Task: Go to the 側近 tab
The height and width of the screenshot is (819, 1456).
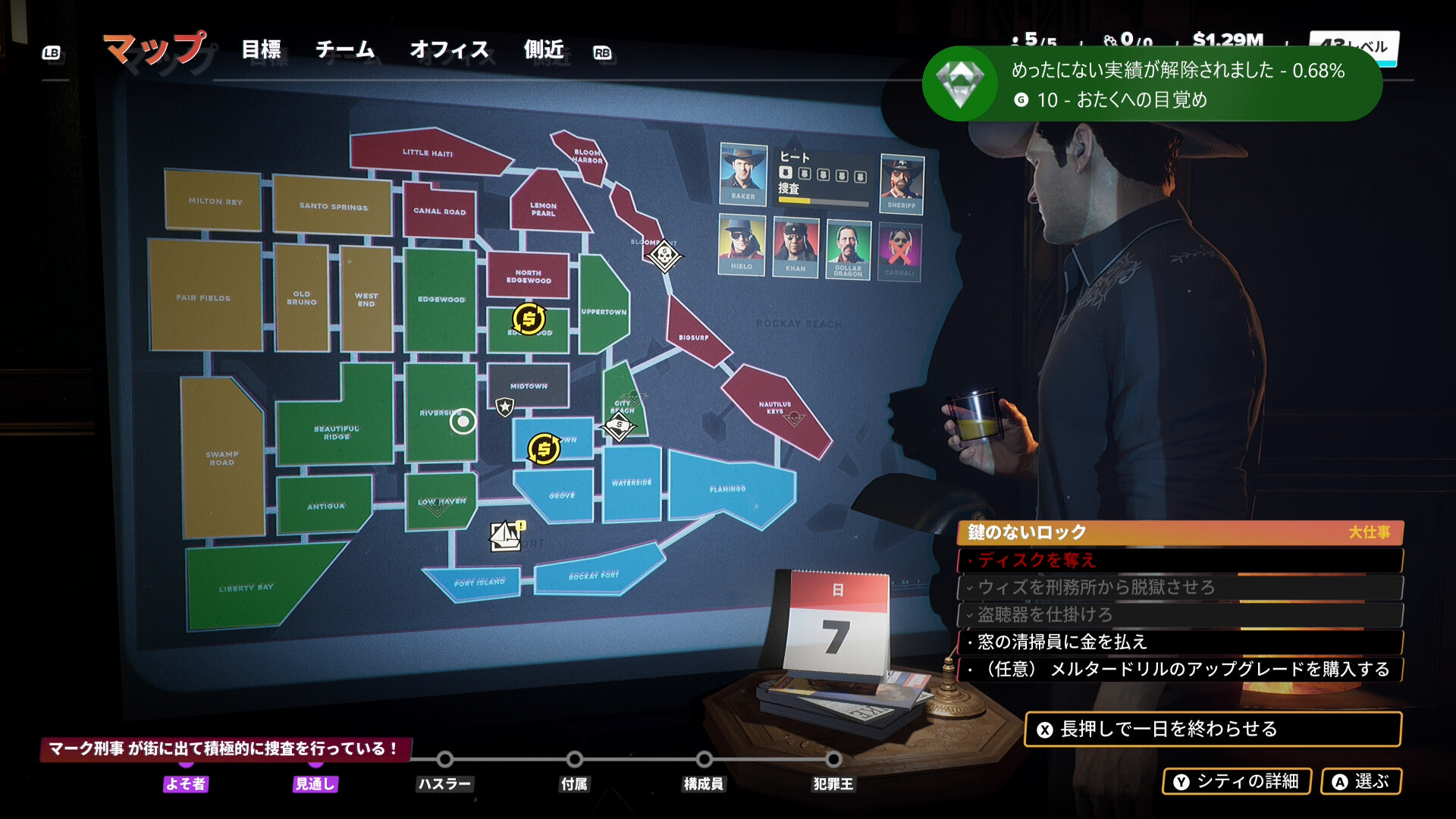Action: pyautogui.click(x=544, y=50)
